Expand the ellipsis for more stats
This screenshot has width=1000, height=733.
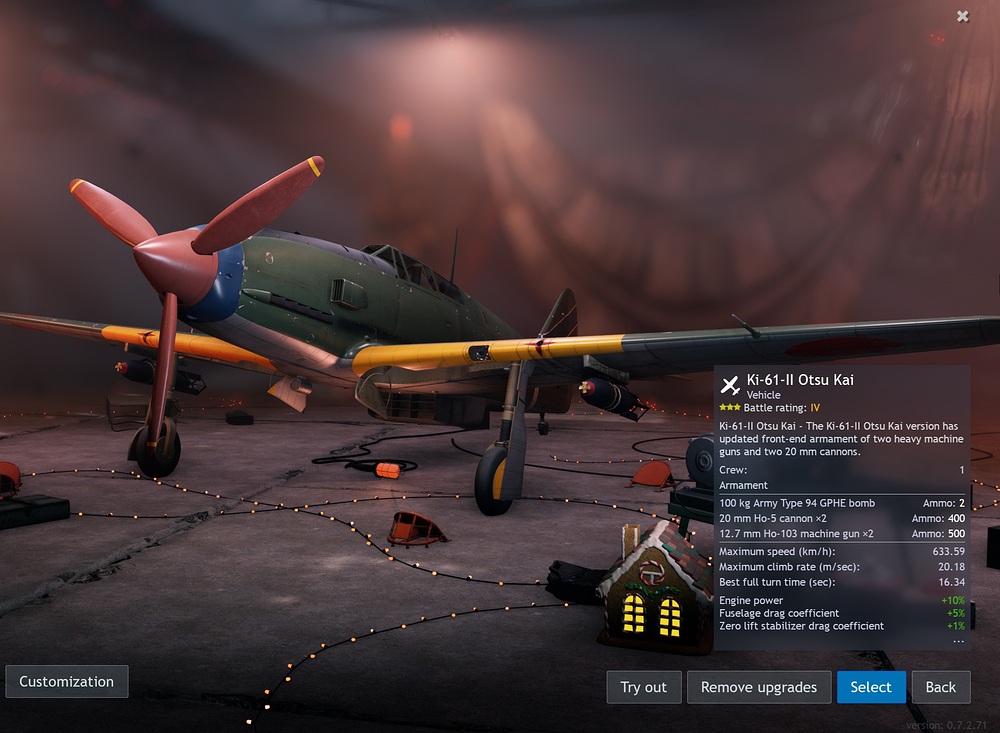tap(958, 641)
